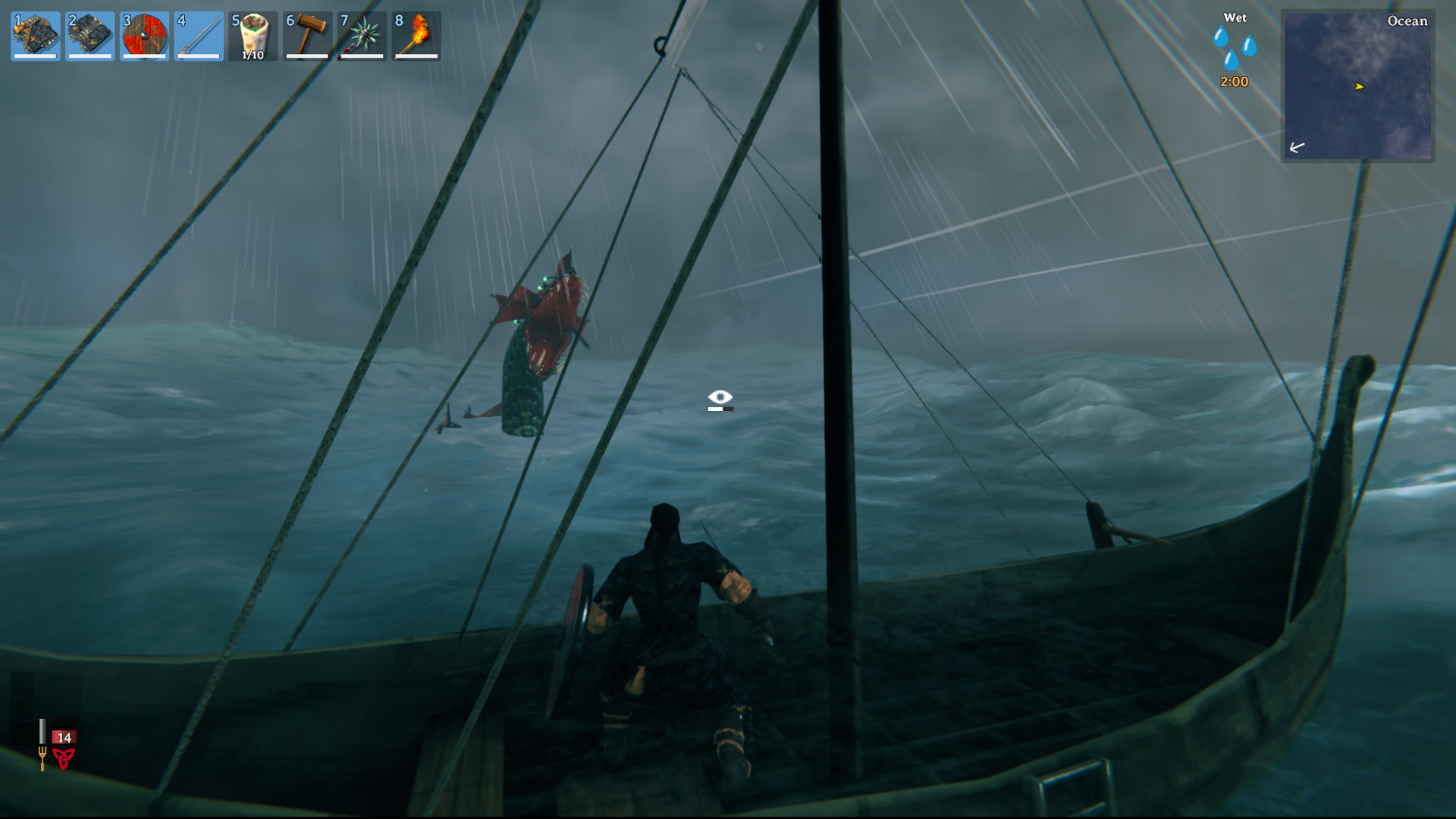The width and height of the screenshot is (1456, 819).
Task: Open the Ocean minimap
Action: [x=1357, y=86]
